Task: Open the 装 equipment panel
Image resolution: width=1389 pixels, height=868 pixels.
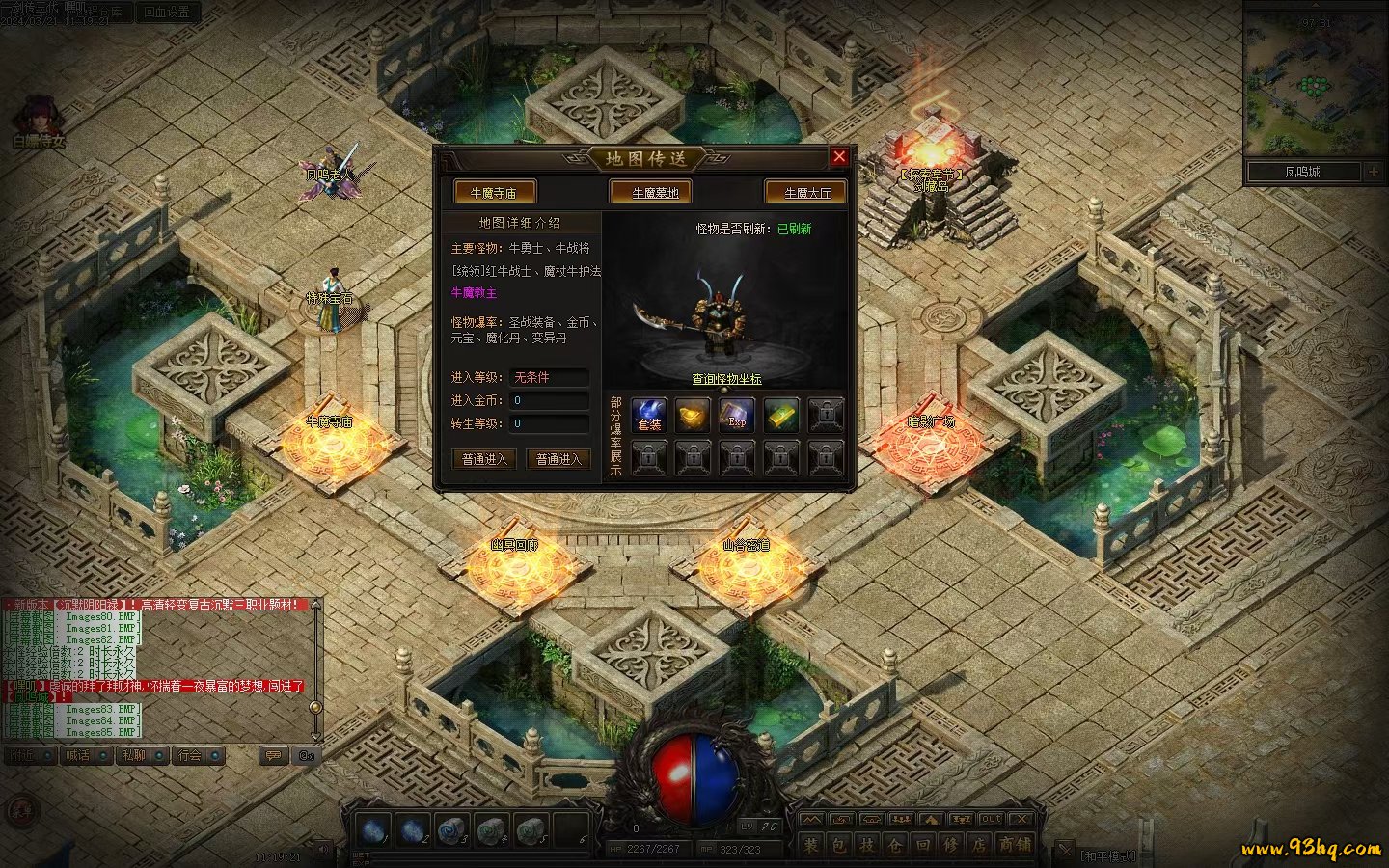Action: (x=810, y=845)
